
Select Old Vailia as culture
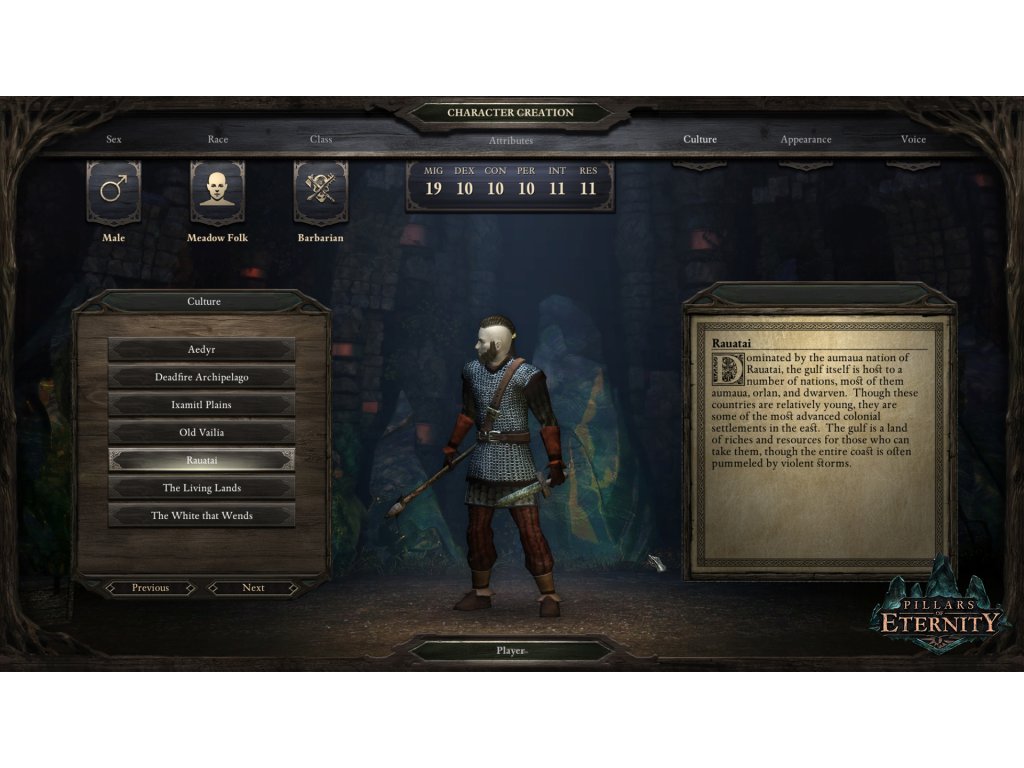point(201,433)
